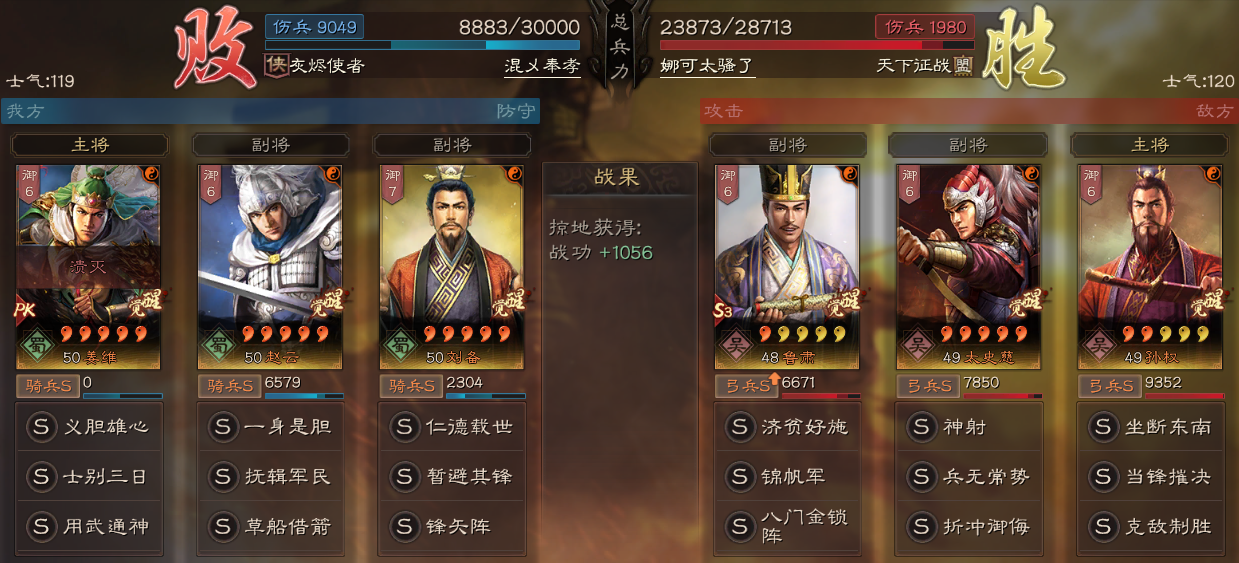Show the 锋矢阵 formation skill
The height and width of the screenshot is (563, 1239).
tap(453, 527)
